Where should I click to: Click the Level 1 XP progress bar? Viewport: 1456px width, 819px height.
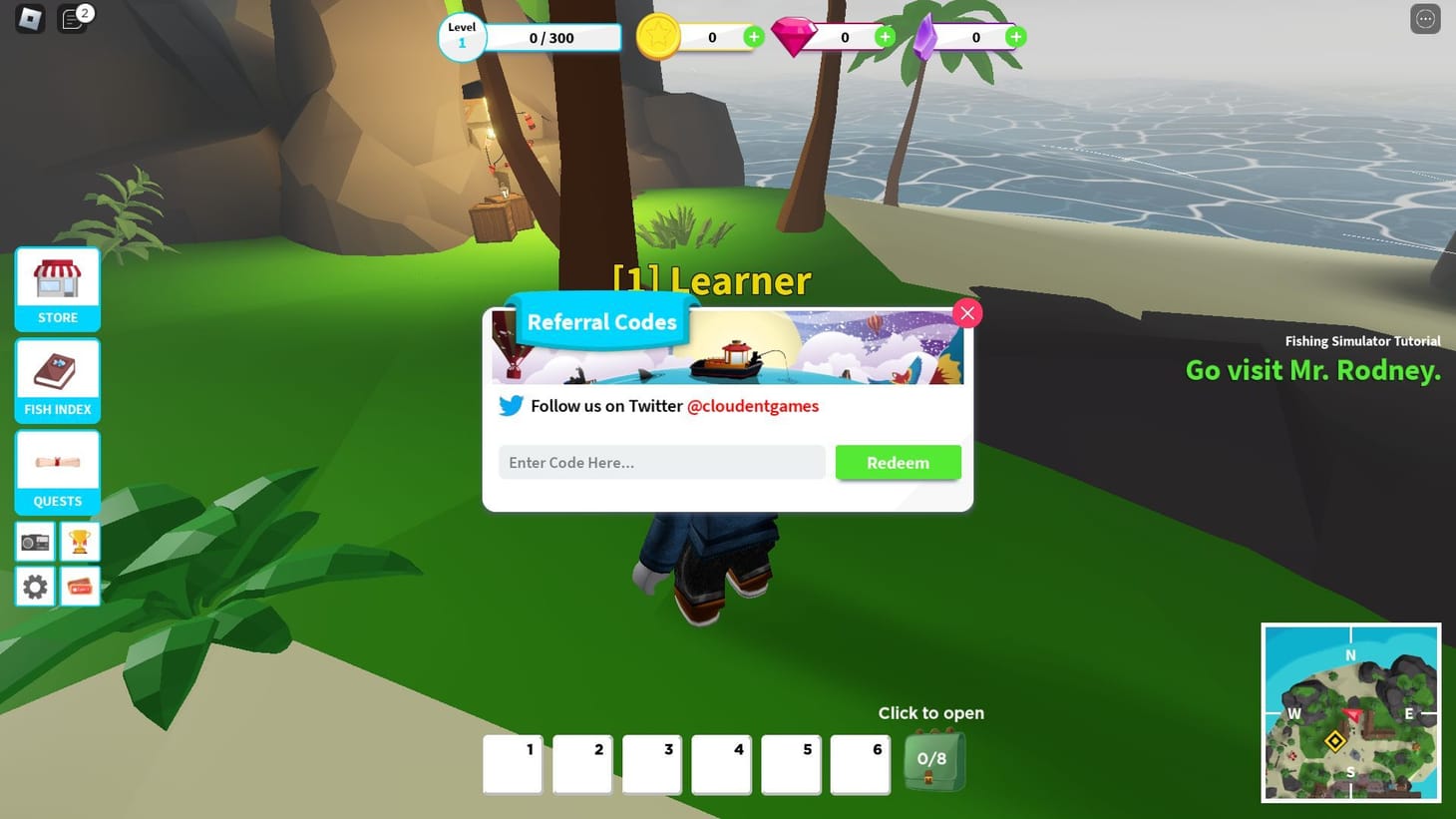pyautogui.click(x=554, y=37)
